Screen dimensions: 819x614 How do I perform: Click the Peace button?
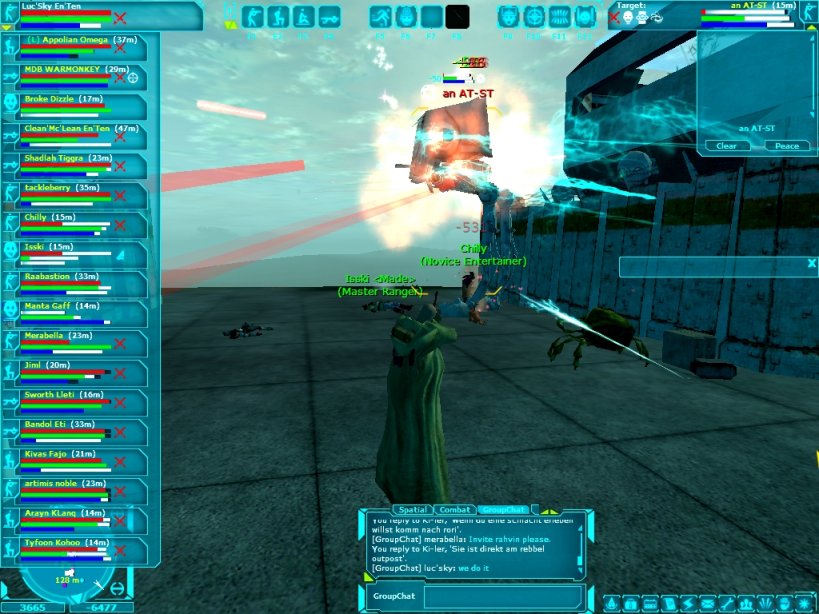[787, 146]
